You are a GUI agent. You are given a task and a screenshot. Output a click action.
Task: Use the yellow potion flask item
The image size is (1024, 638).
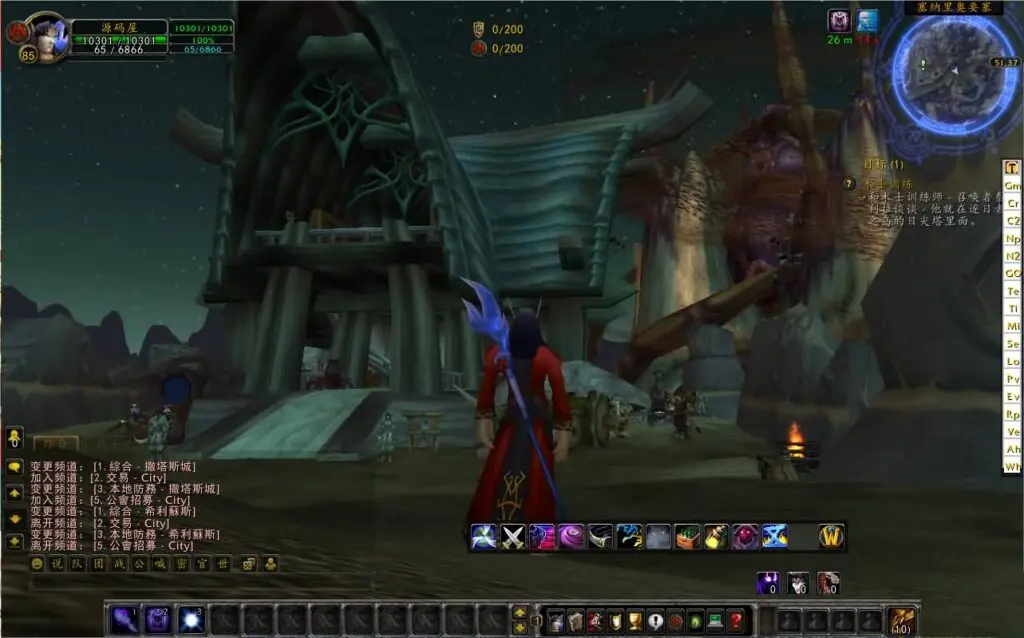(716, 537)
